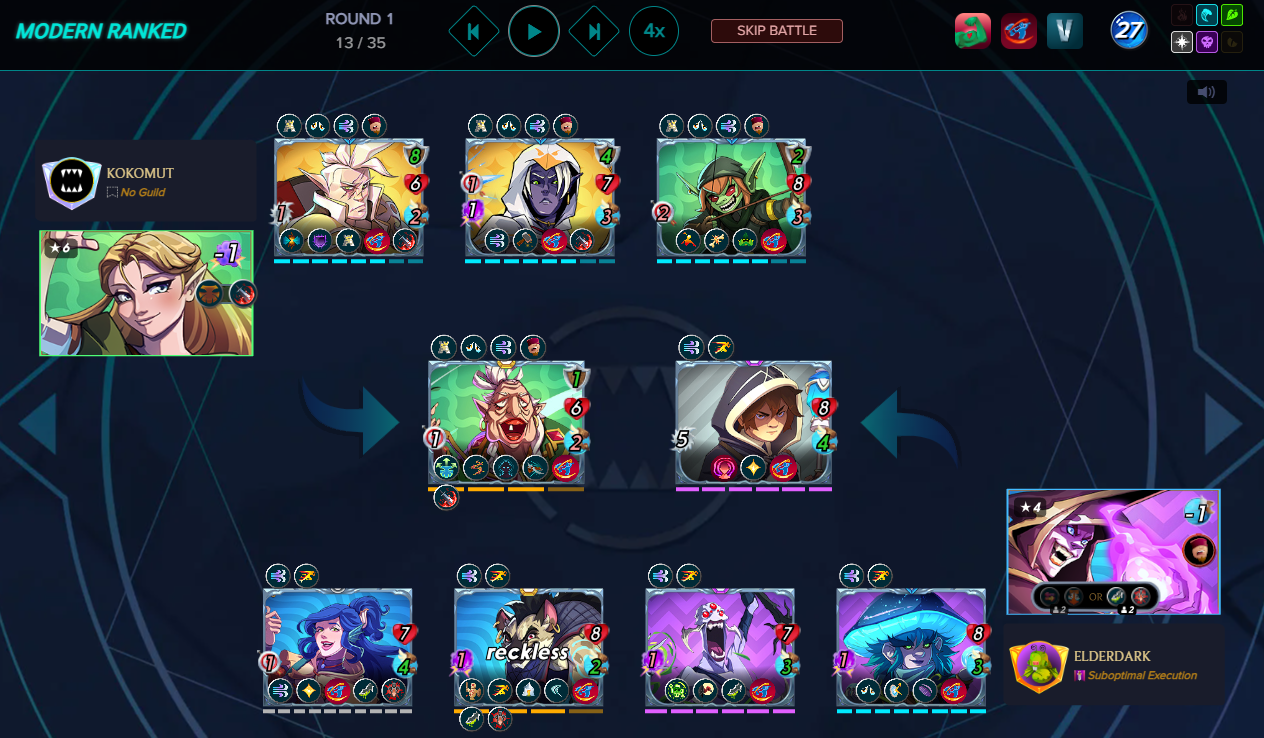Viewport: 1264px width, 738px height.
Task: Inspect the white-haired elf monster card
Action: (x=348, y=197)
